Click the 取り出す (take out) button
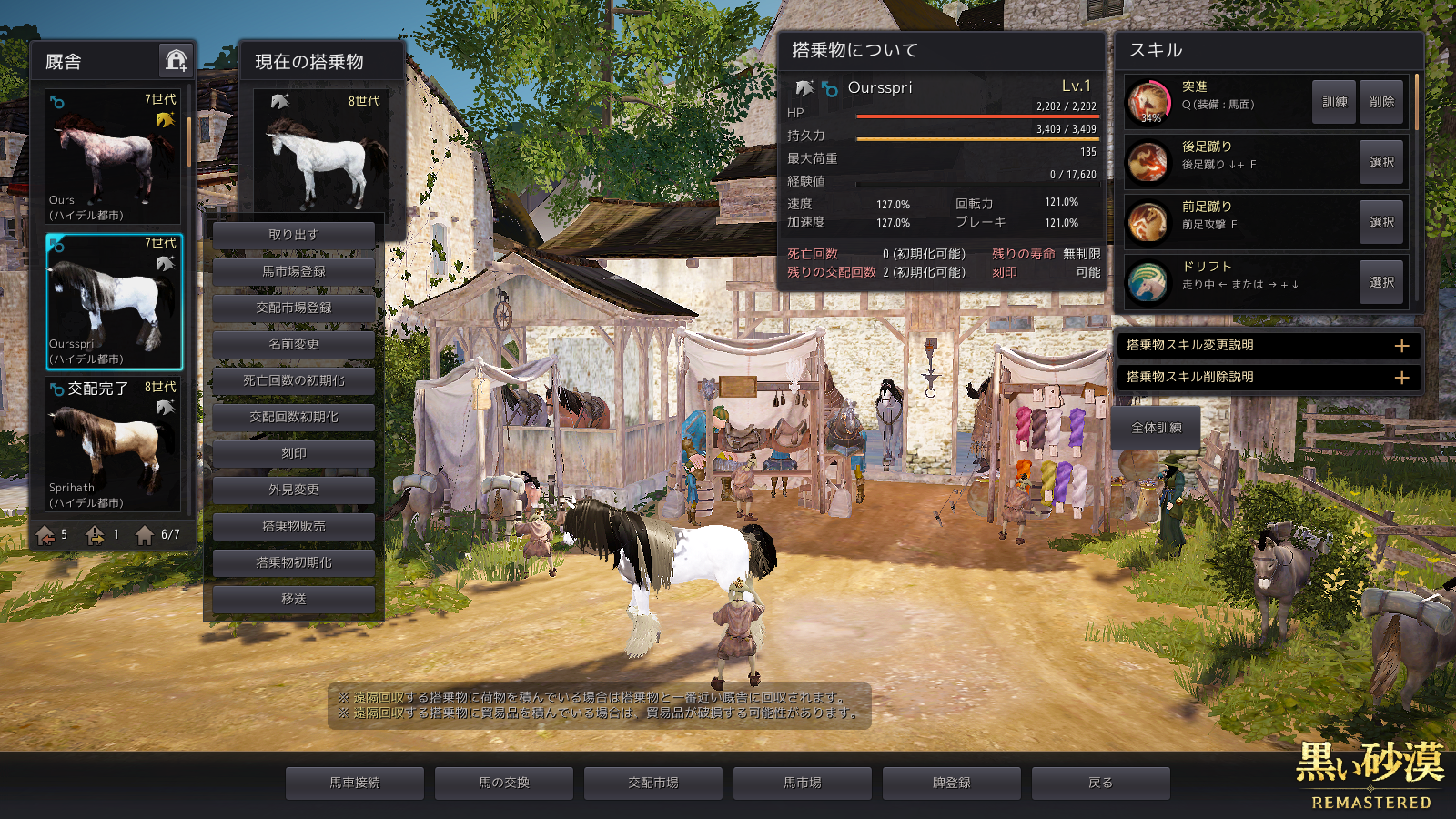Image resolution: width=1456 pixels, height=819 pixels. [x=293, y=235]
